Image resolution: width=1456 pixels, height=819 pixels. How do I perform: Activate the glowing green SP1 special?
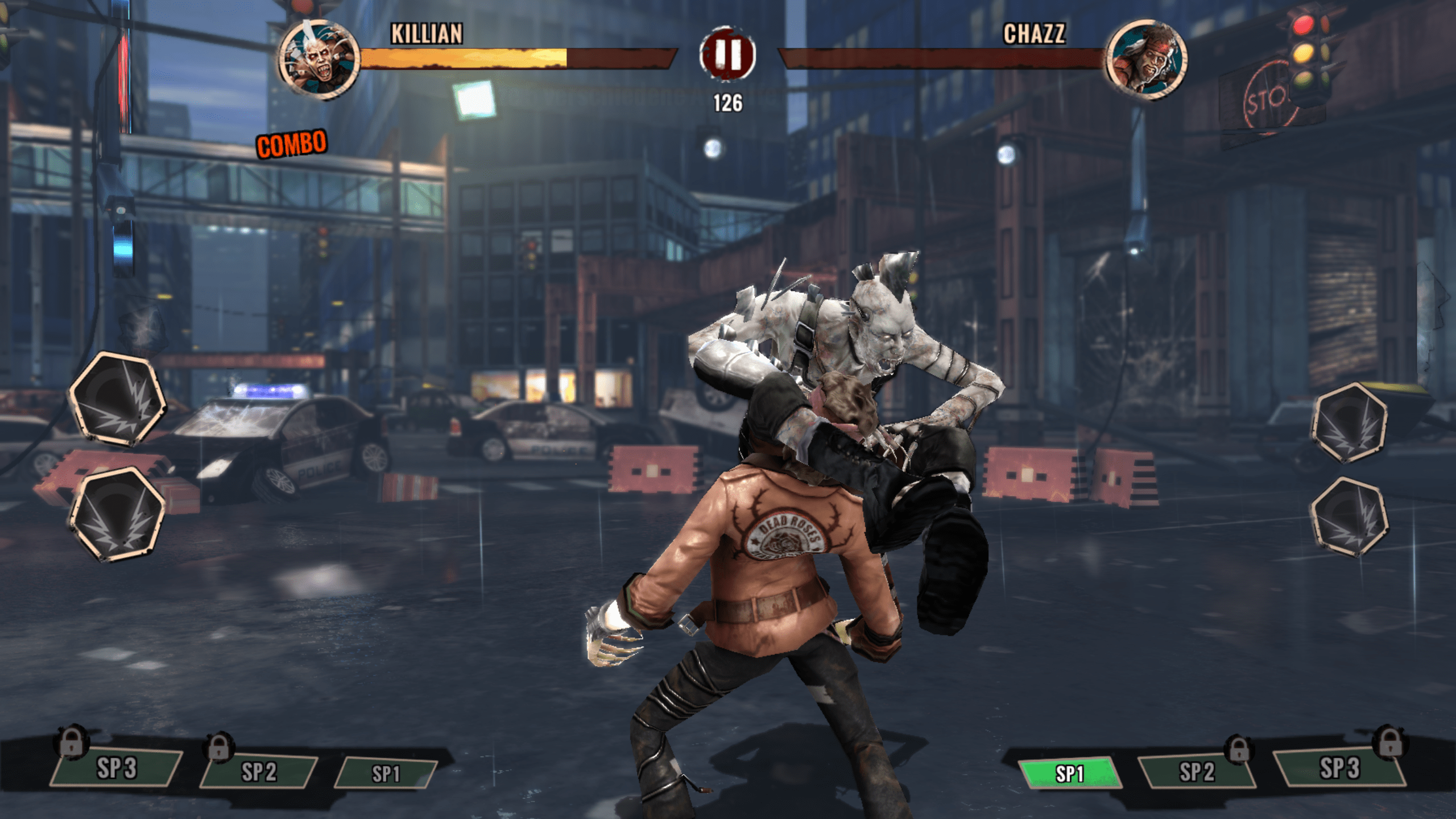coord(1069,773)
